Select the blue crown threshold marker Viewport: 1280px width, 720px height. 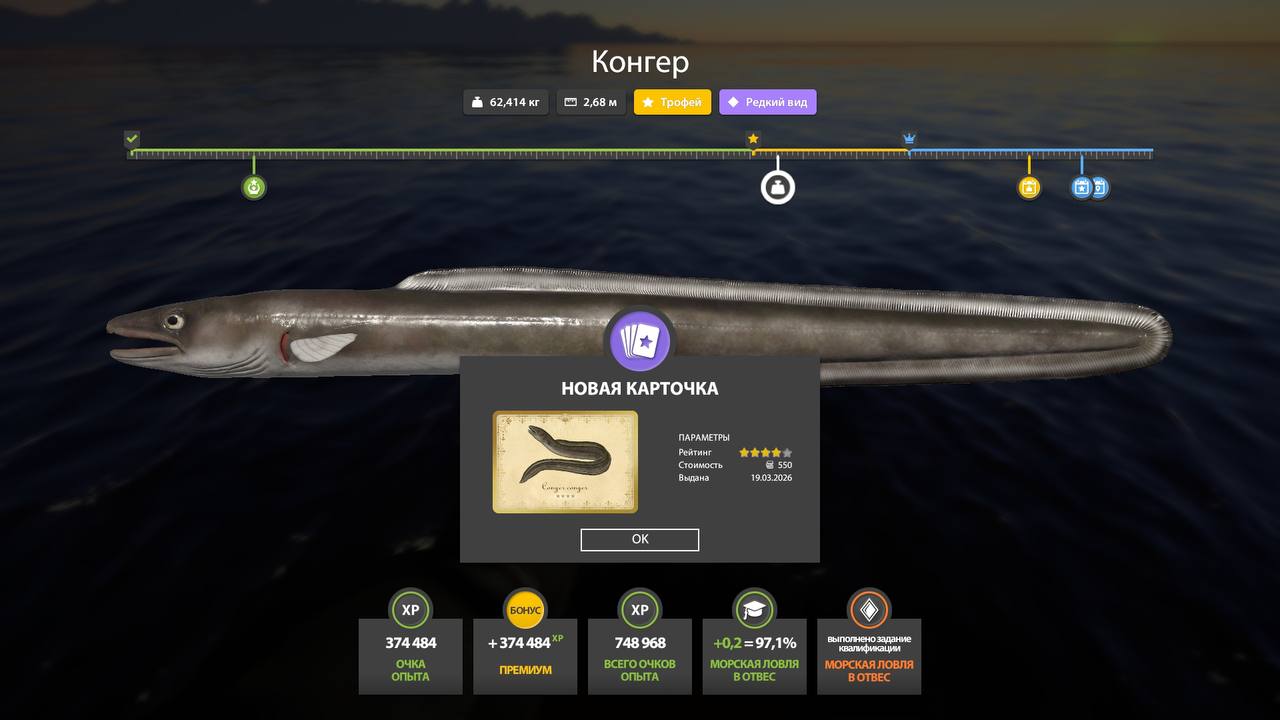pos(909,139)
